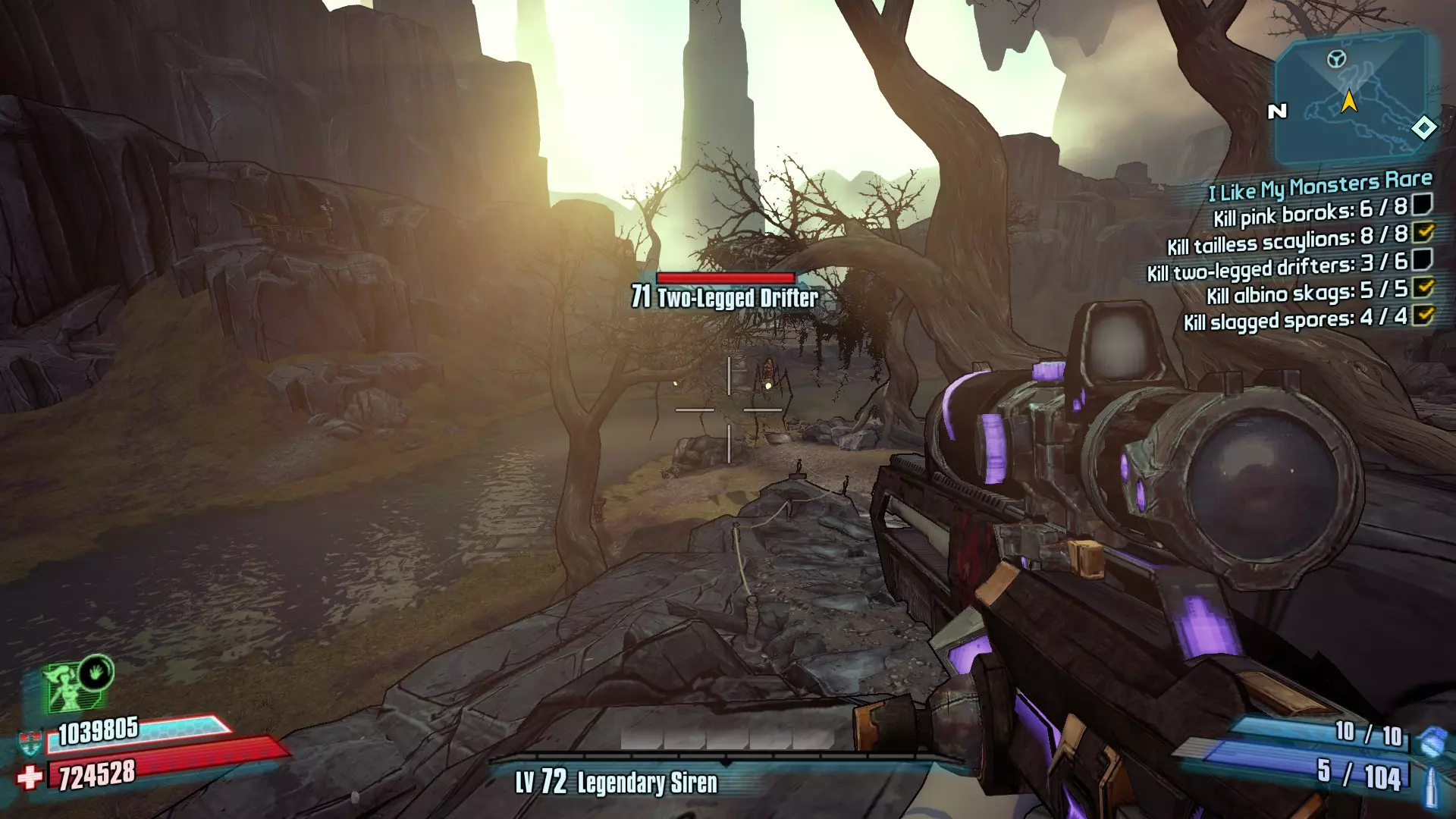This screenshot has height=819, width=1456.
Task: Click the bullet ammo type icon
Action: coord(1431,786)
